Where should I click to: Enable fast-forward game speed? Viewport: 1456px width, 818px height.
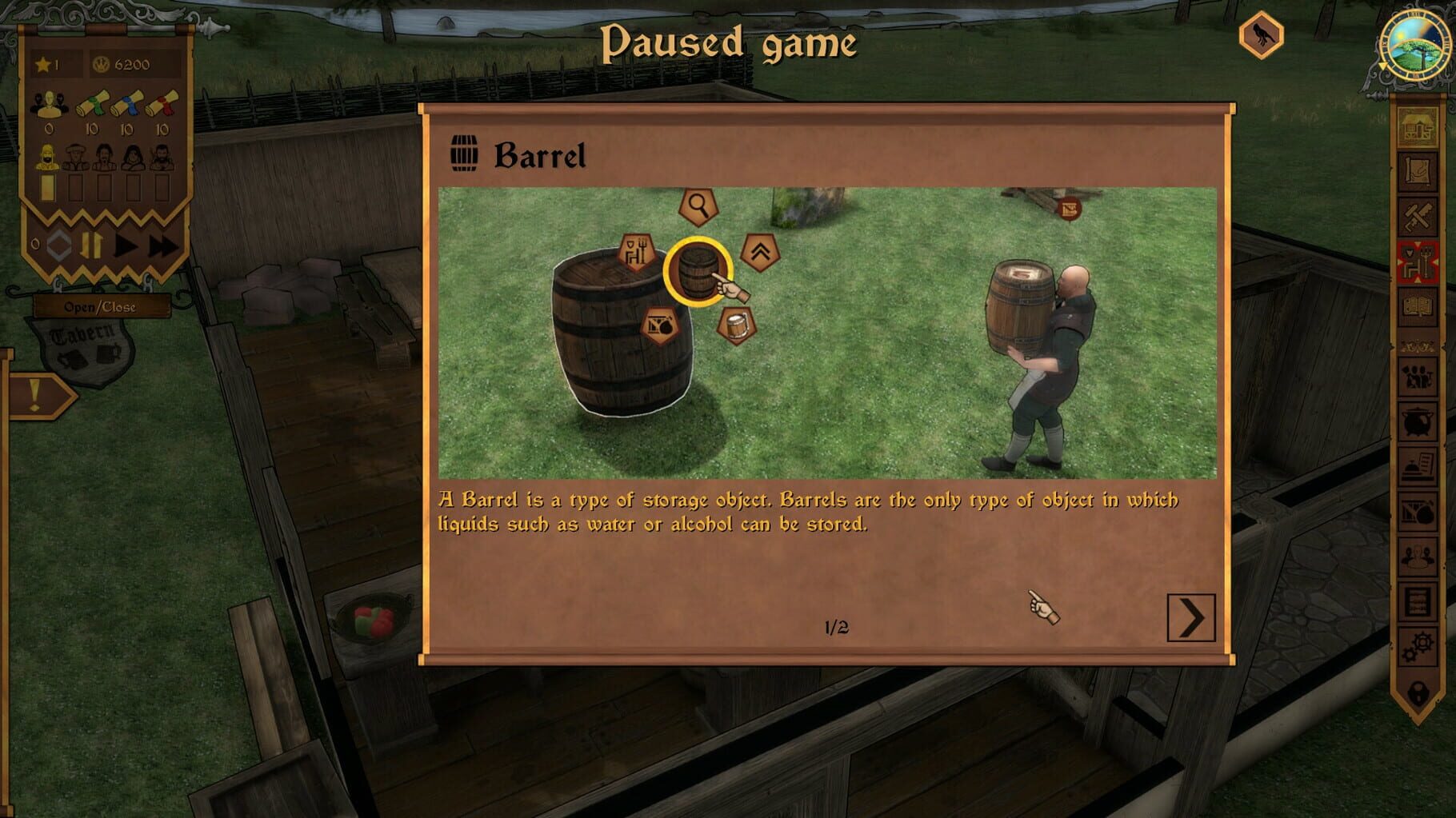[162, 245]
